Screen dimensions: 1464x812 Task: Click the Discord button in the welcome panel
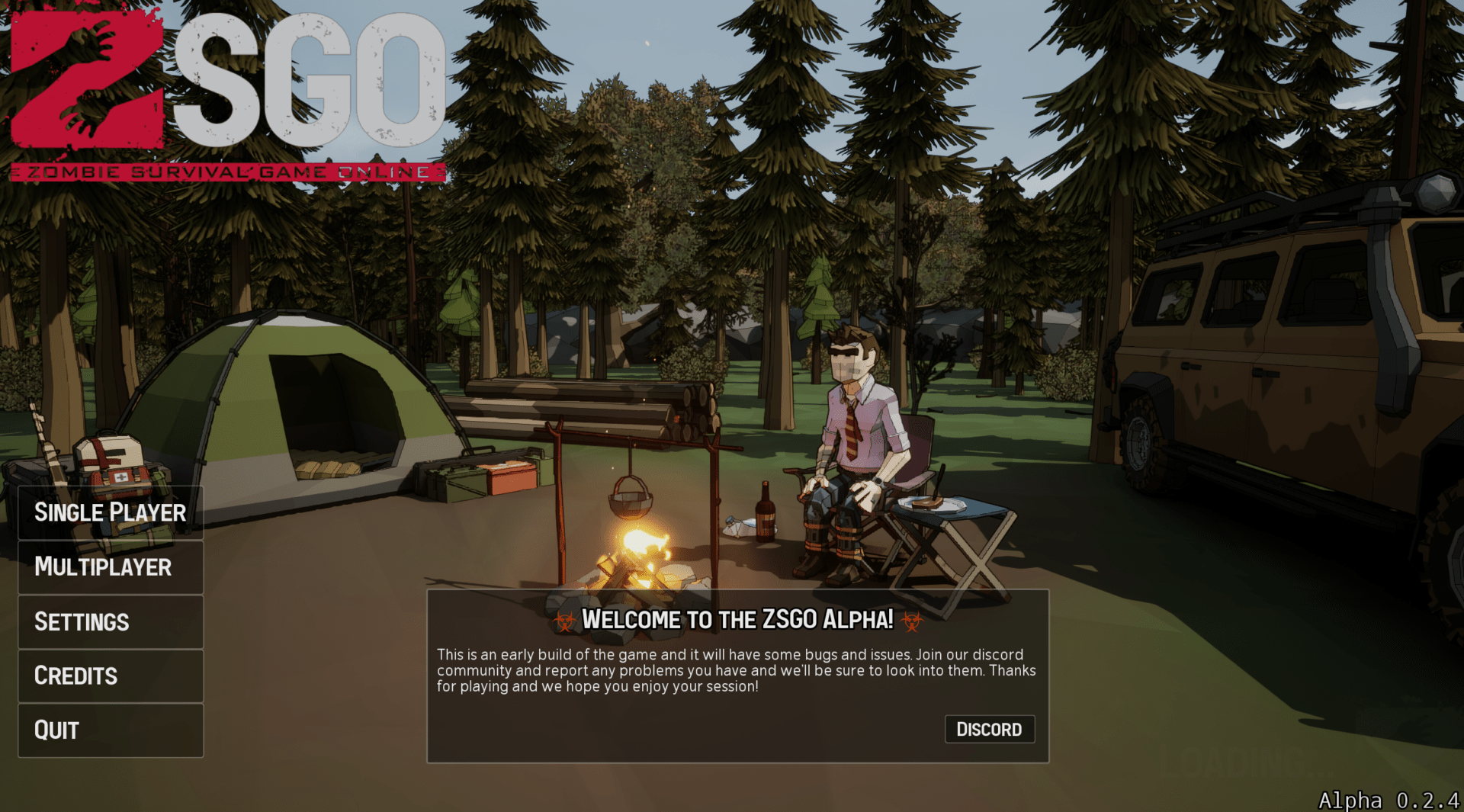point(989,730)
